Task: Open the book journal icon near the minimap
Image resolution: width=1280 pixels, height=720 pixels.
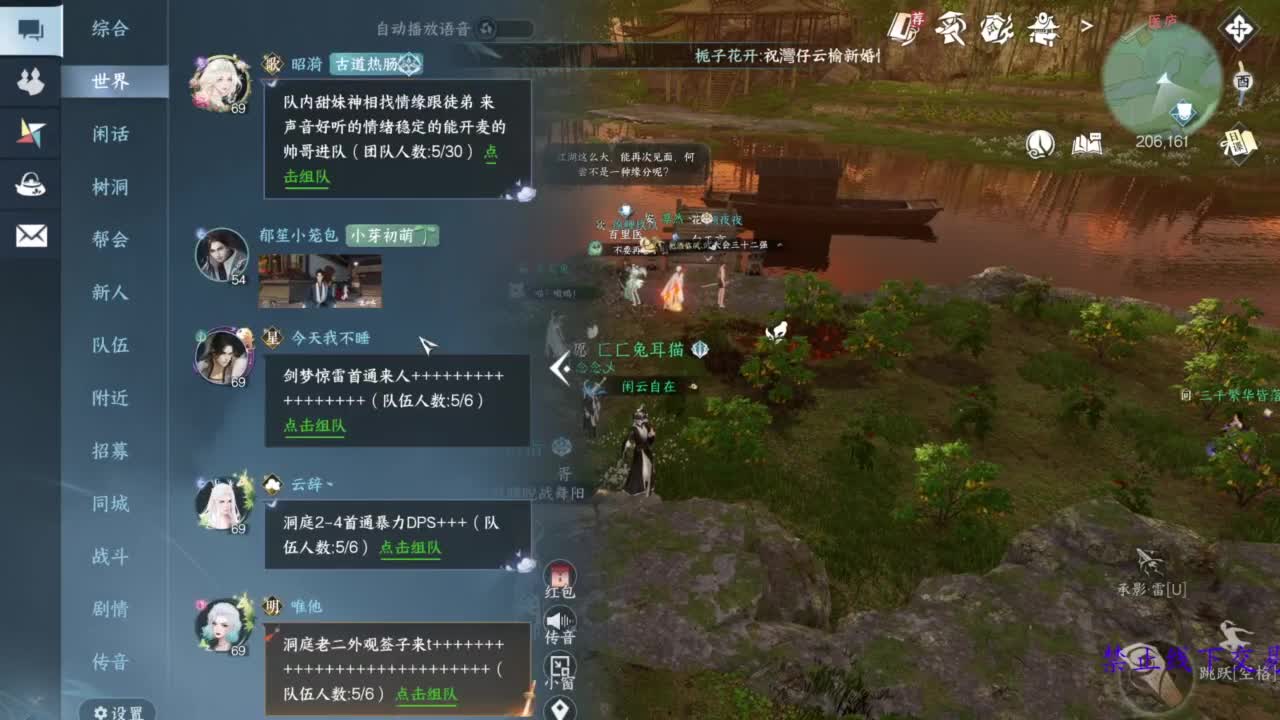Action: pyautogui.click(x=1087, y=145)
